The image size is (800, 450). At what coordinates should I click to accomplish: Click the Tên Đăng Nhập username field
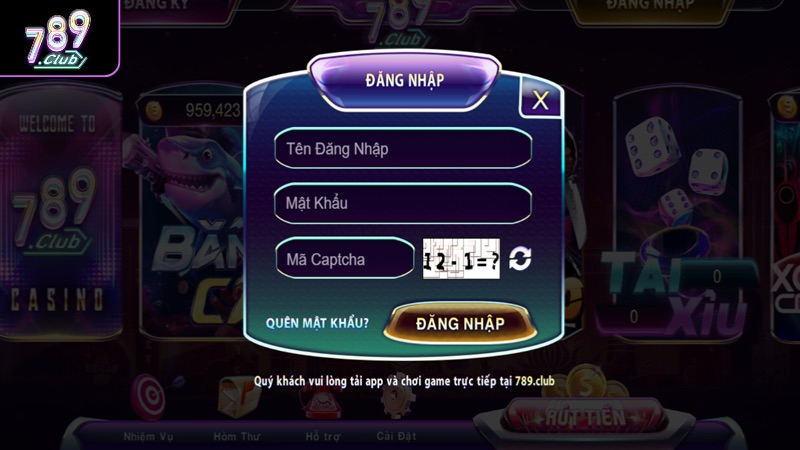(x=402, y=149)
